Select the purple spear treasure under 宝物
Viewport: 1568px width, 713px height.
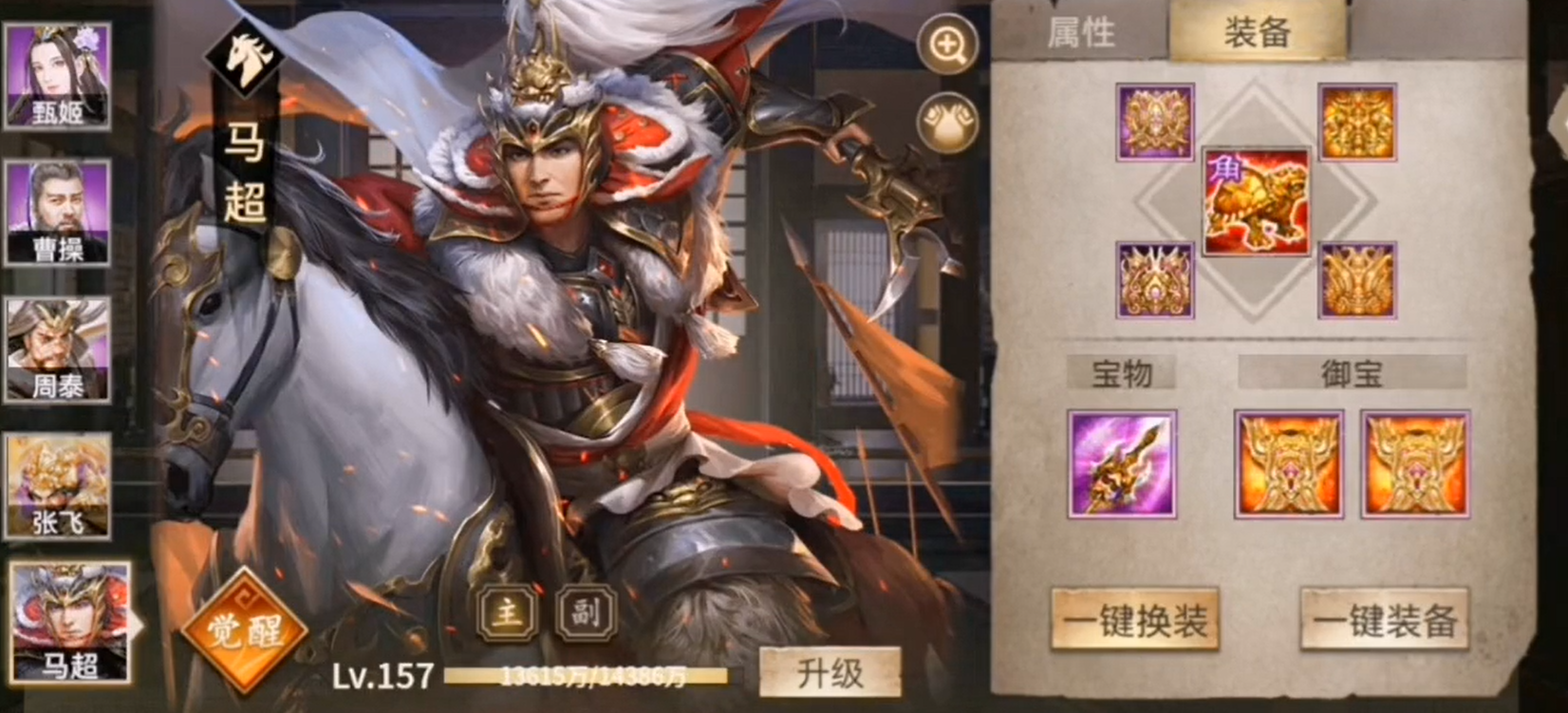[1123, 462]
